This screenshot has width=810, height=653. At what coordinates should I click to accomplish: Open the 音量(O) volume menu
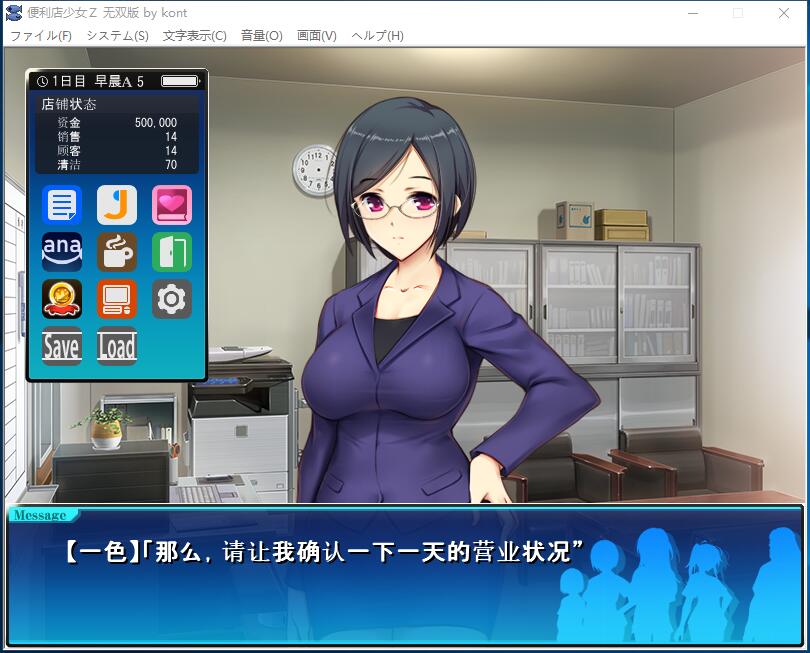[261, 35]
